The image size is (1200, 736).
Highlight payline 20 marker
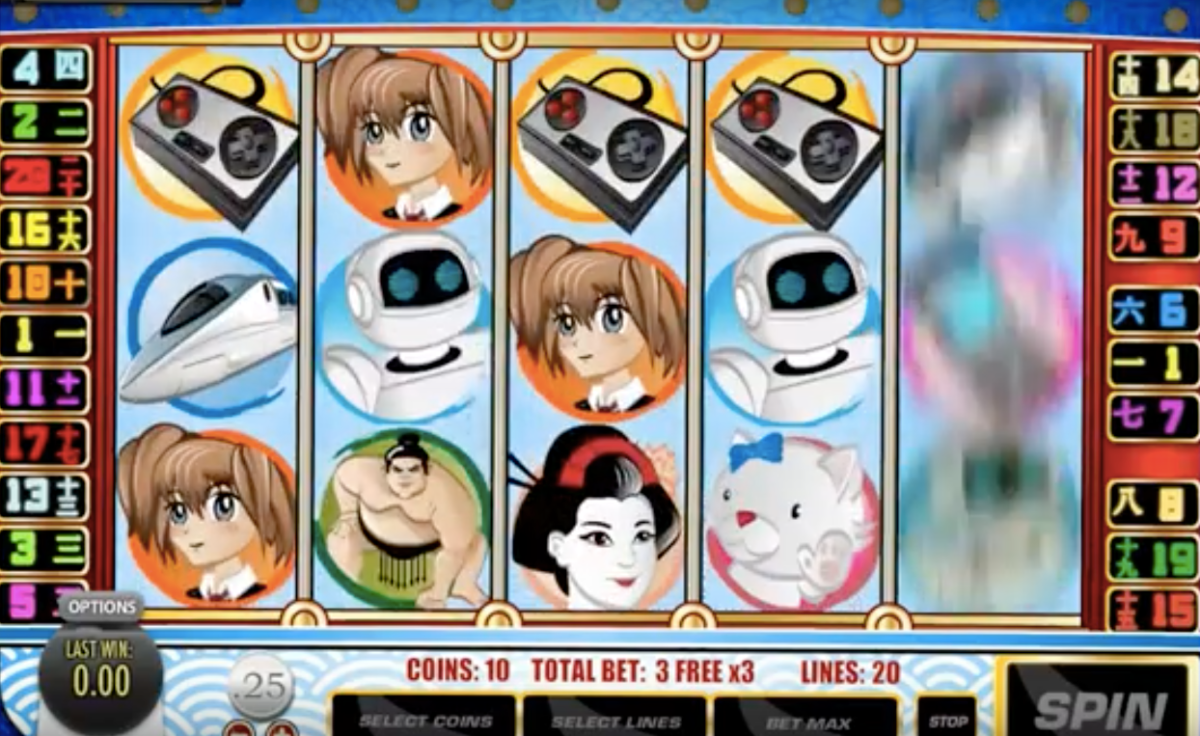pos(46,177)
